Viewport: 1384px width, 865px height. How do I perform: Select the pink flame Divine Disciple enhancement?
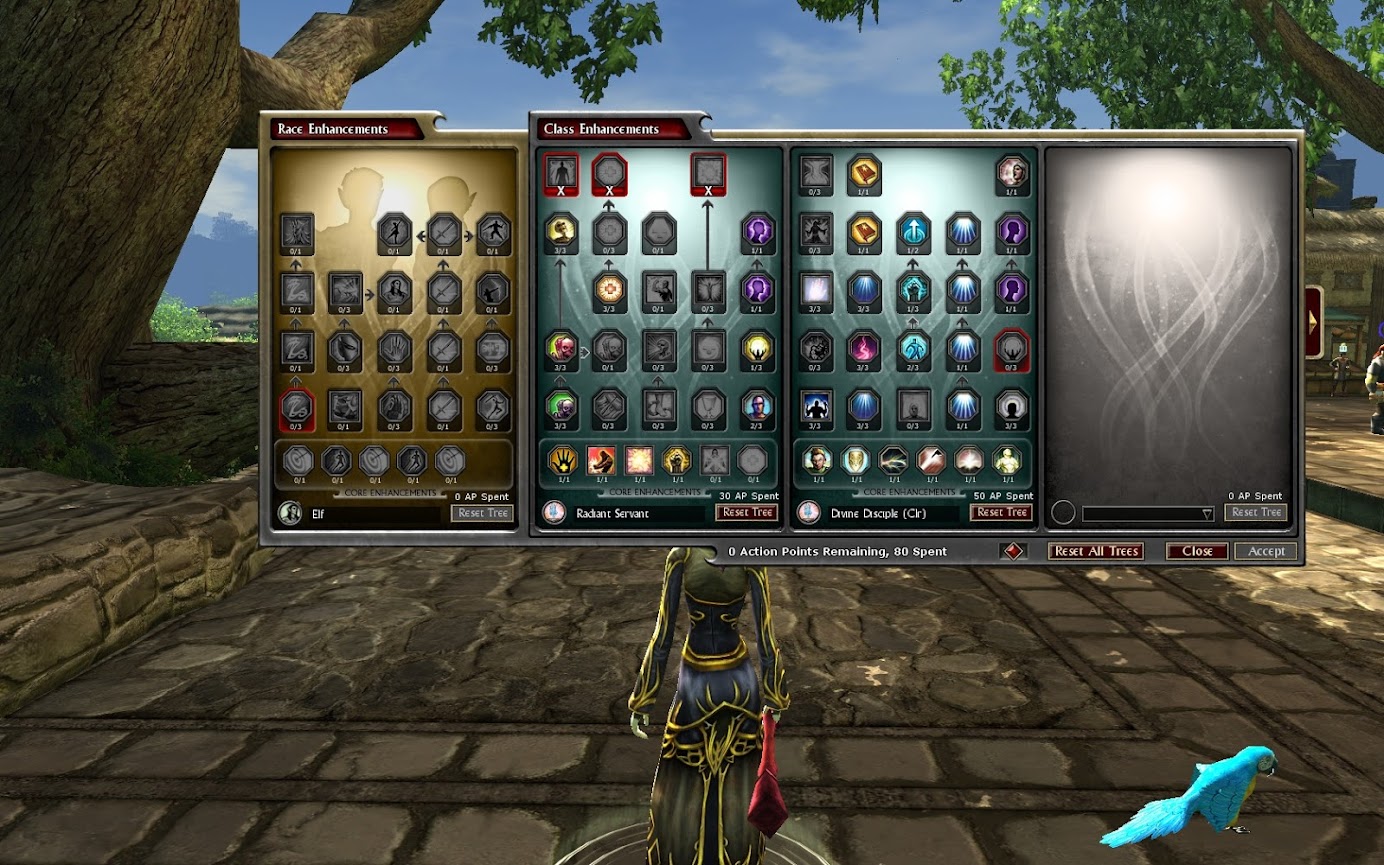(x=863, y=347)
